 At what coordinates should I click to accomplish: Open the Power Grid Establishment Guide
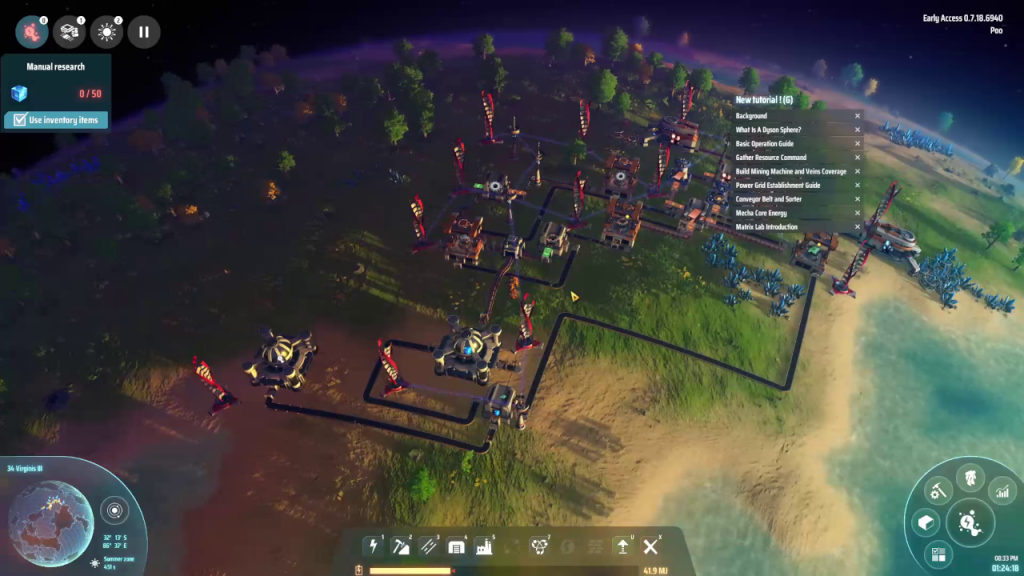[777, 185]
